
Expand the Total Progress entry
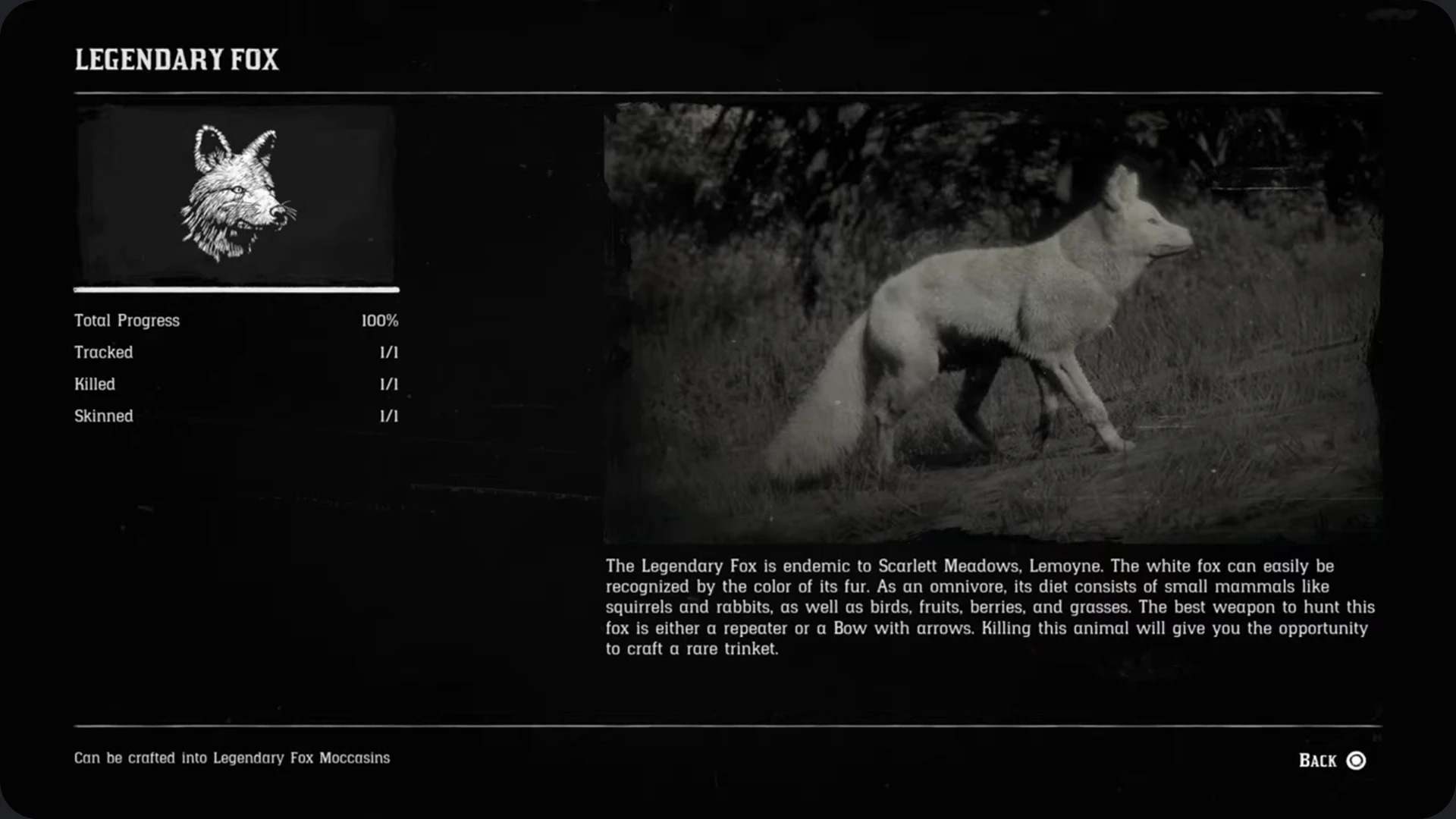(x=235, y=320)
